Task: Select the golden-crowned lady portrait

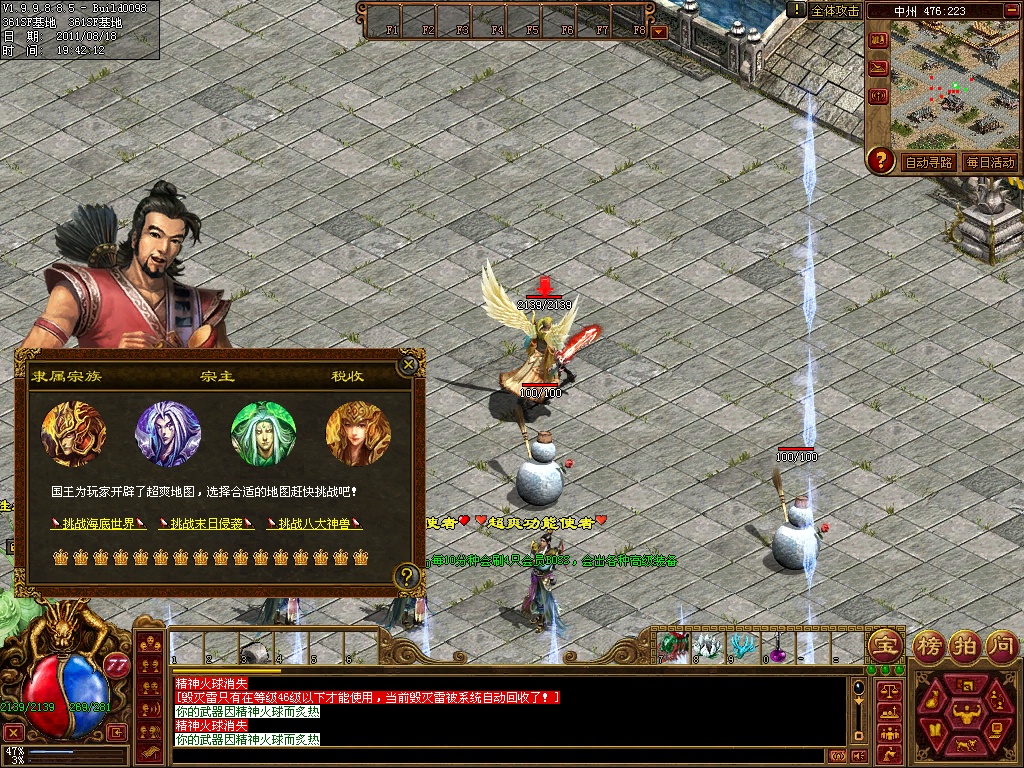Action: coord(358,434)
